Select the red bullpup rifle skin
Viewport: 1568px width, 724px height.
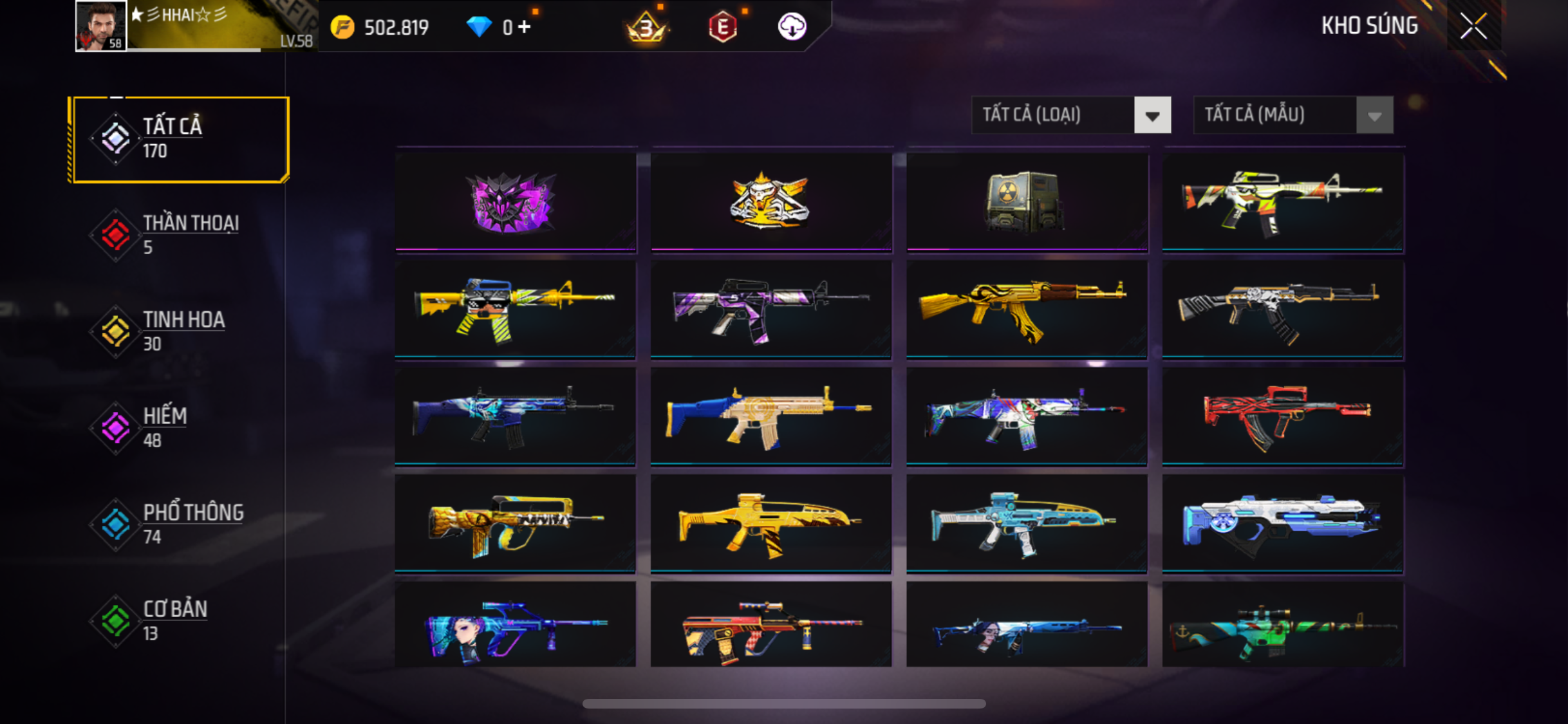pos(1282,416)
